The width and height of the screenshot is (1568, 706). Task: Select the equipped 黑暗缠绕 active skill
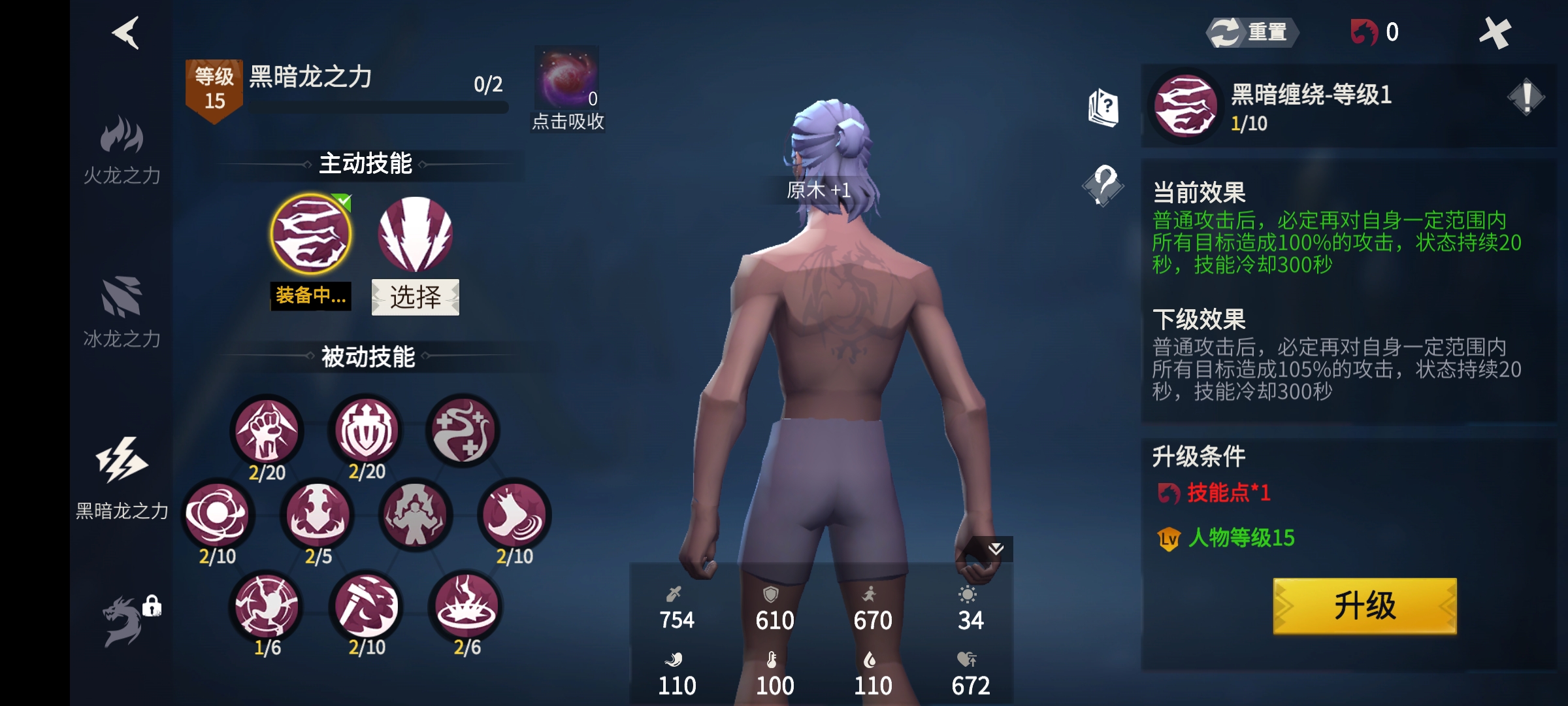[311, 234]
